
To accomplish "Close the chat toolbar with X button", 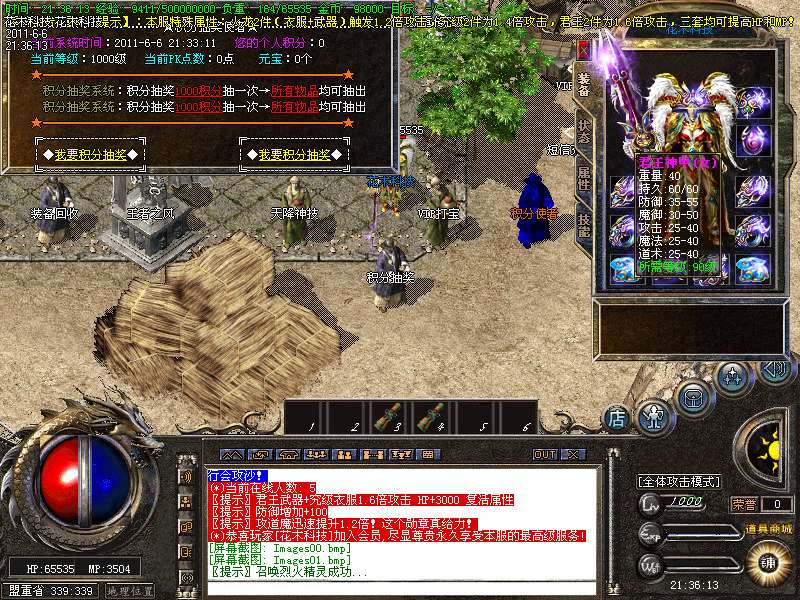I will click(x=571, y=454).
